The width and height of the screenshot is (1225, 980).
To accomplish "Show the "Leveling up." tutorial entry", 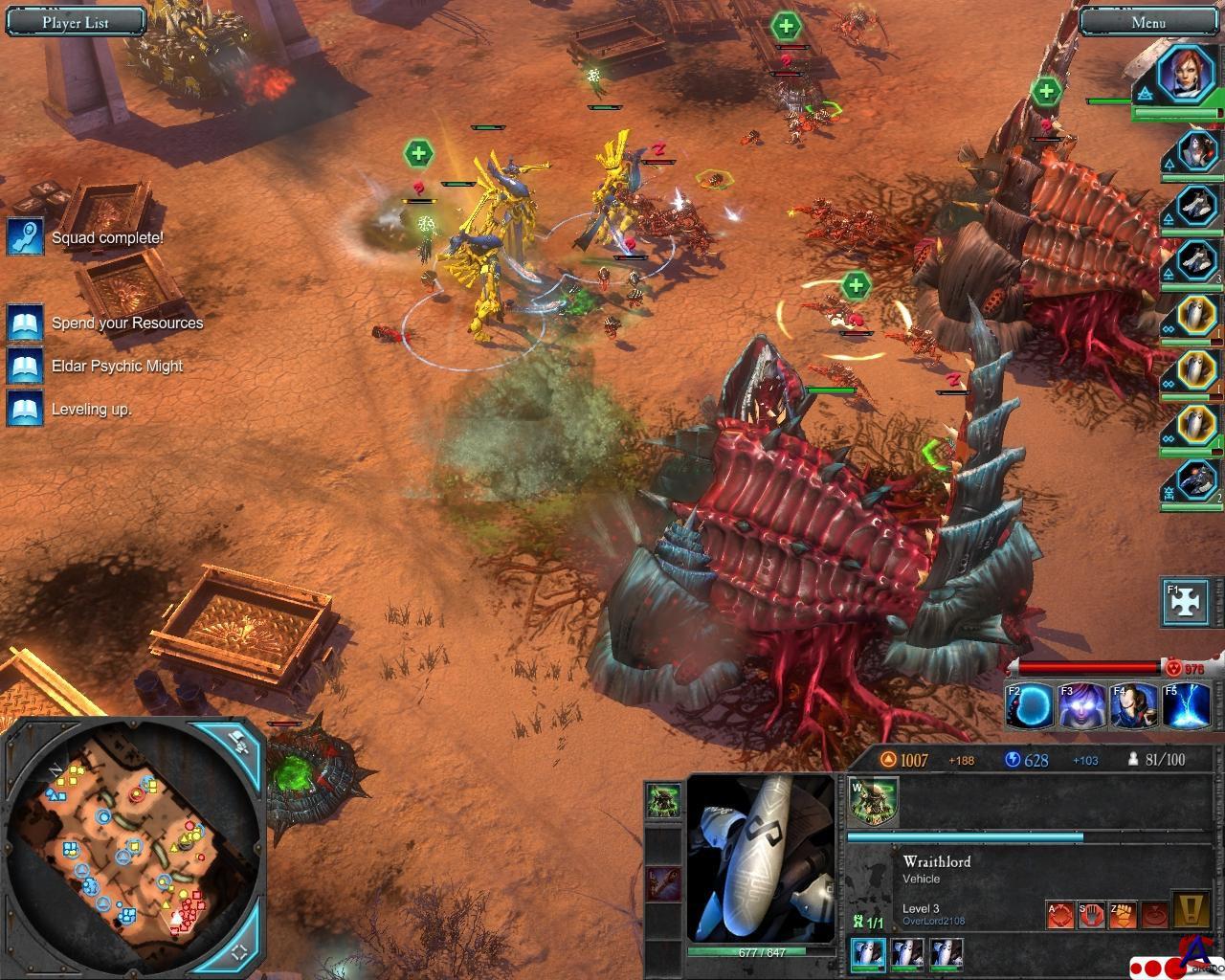I will (91, 410).
